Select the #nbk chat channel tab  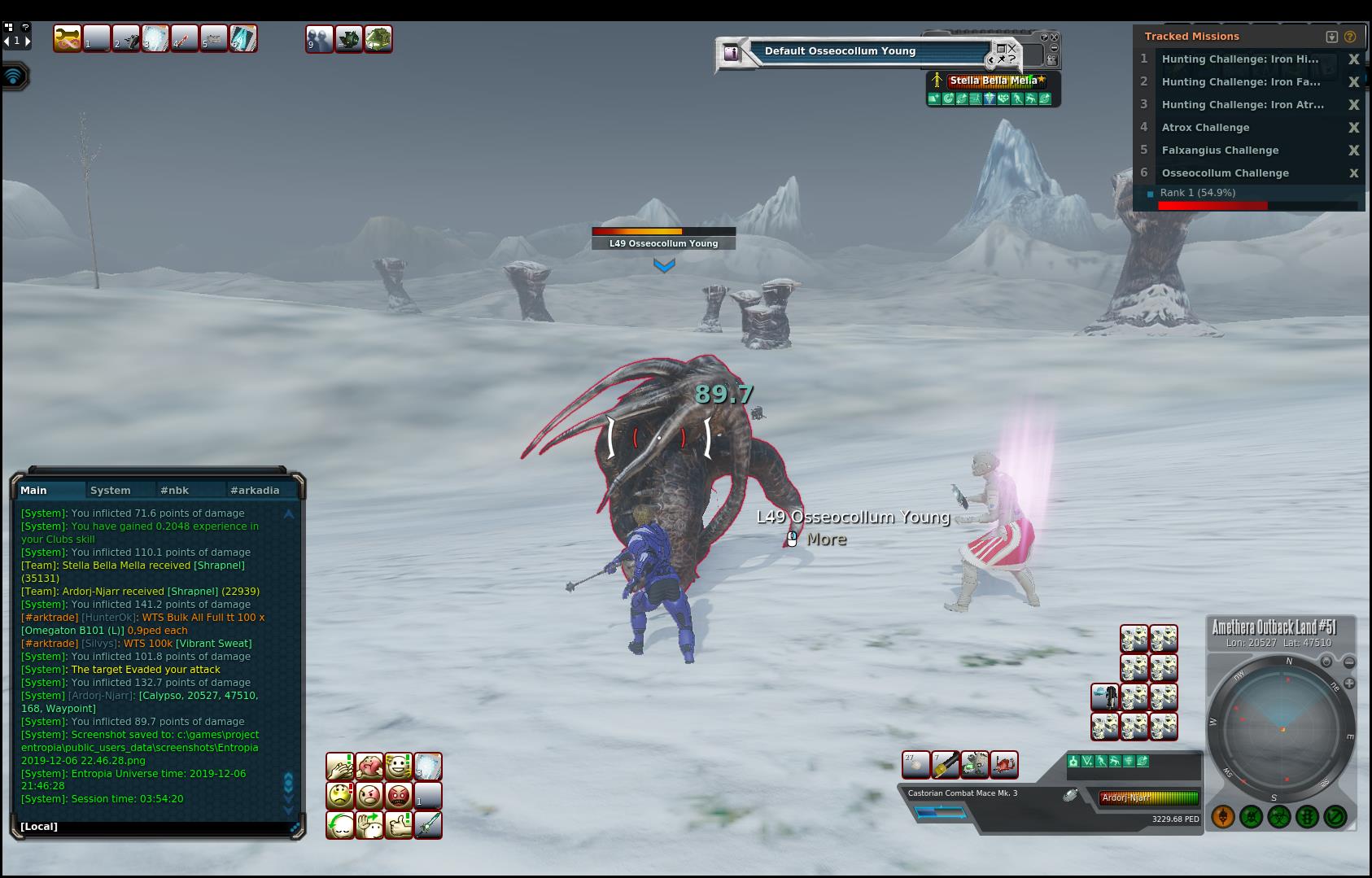click(175, 490)
